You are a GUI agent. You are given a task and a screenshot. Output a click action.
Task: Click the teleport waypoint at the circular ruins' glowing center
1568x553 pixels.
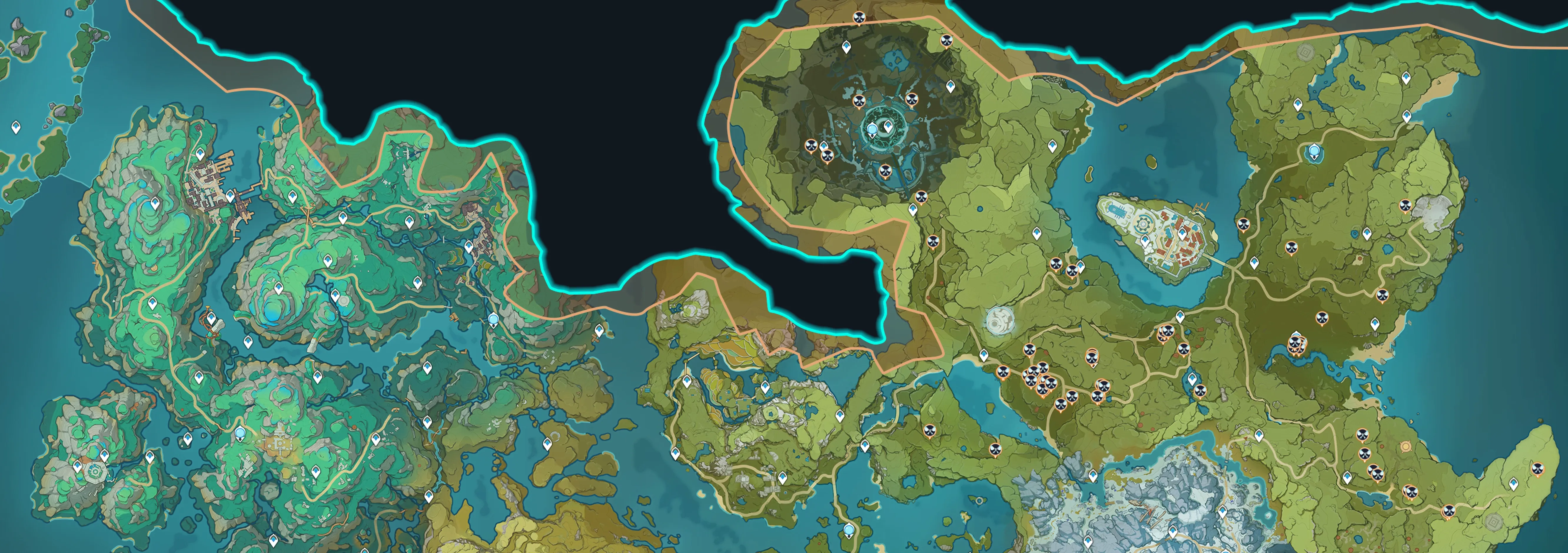point(888,126)
